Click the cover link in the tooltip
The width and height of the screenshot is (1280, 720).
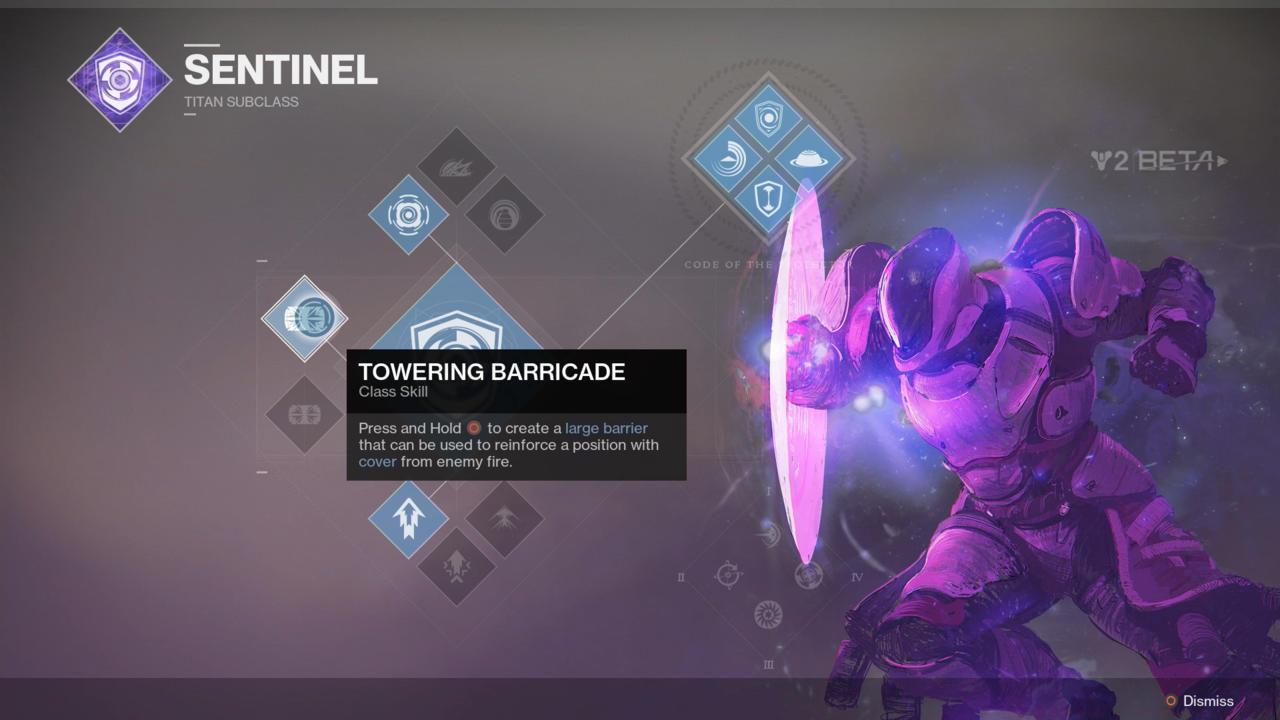pos(378,461)
